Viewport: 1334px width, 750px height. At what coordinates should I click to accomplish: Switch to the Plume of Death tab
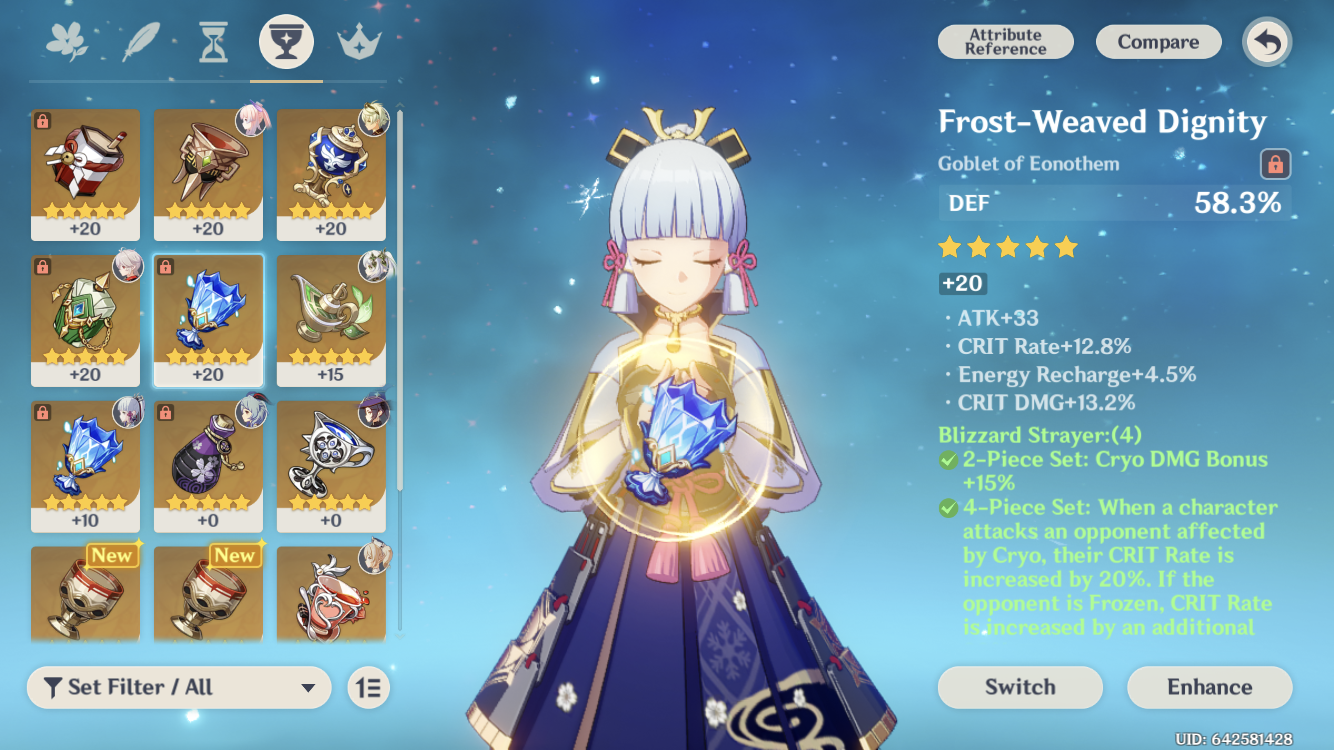click(x=140, y=40)
